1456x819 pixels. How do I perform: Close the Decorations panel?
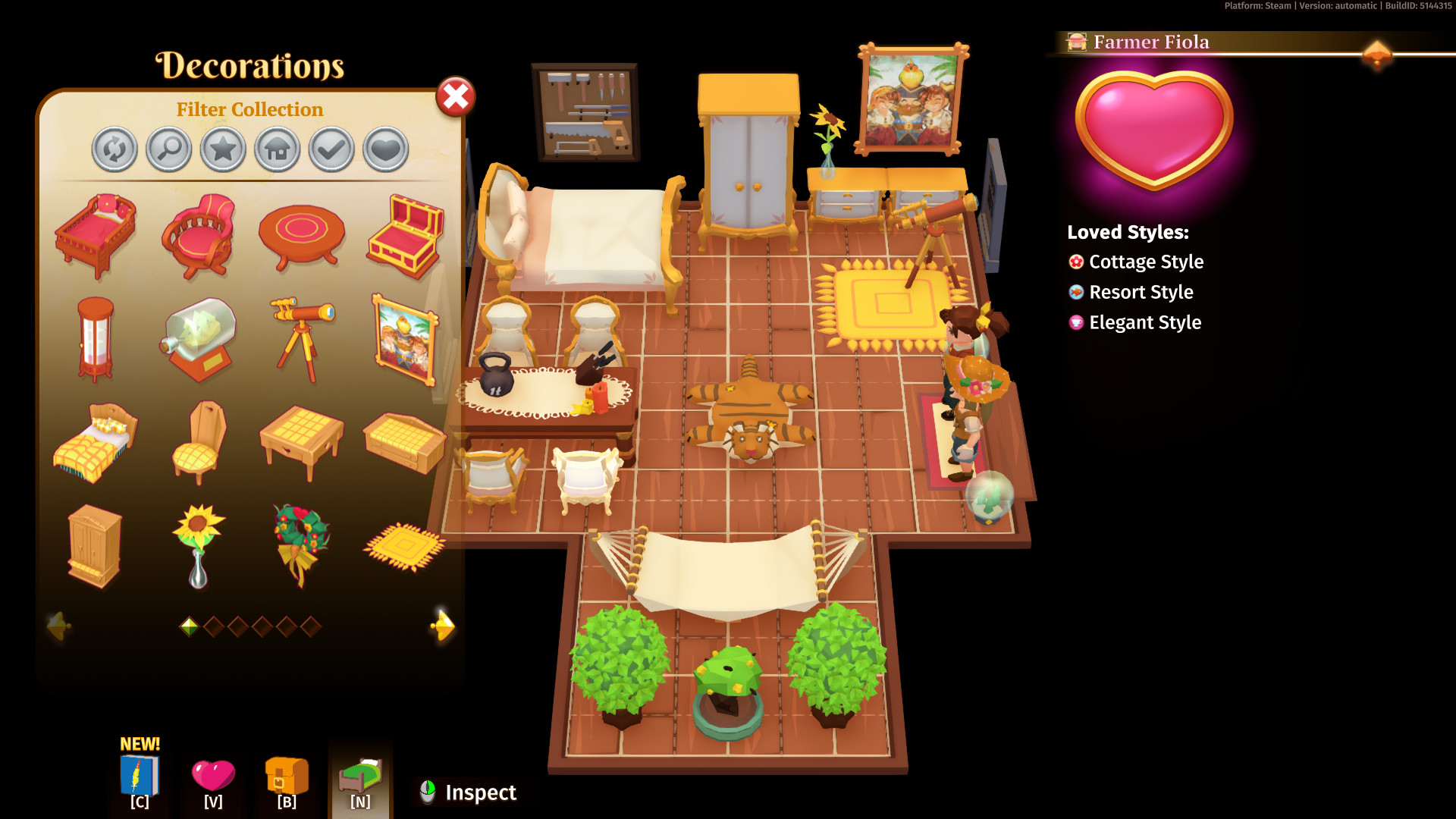454,96
